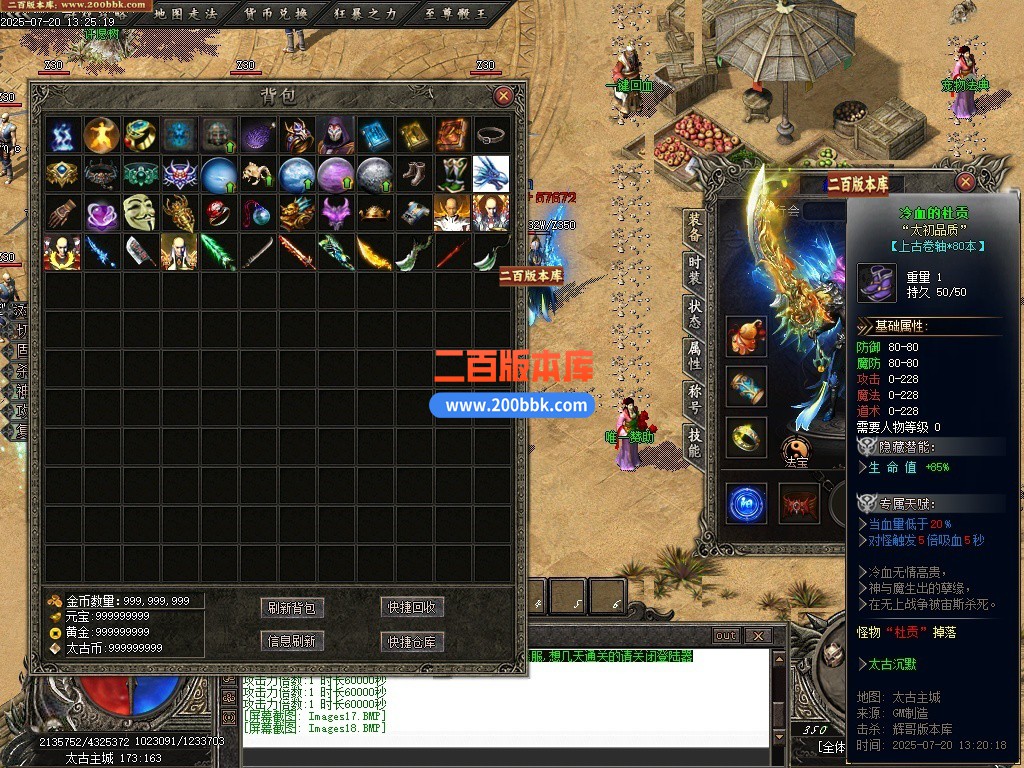Show the 技能 skills tab
The width and height of the screenshot is (1024, 768).
tap(695, 441)
